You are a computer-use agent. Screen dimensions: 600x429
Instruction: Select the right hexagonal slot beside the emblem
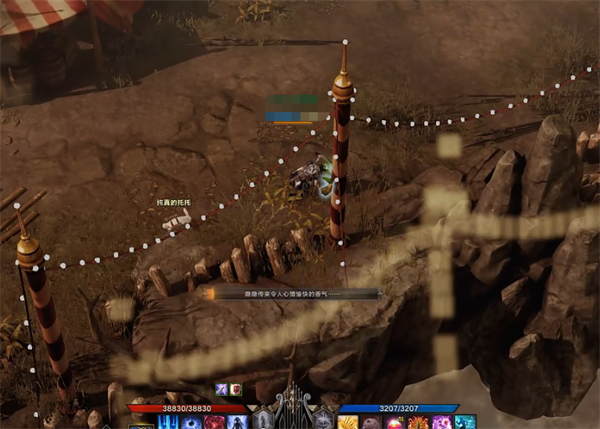[324, 418]
